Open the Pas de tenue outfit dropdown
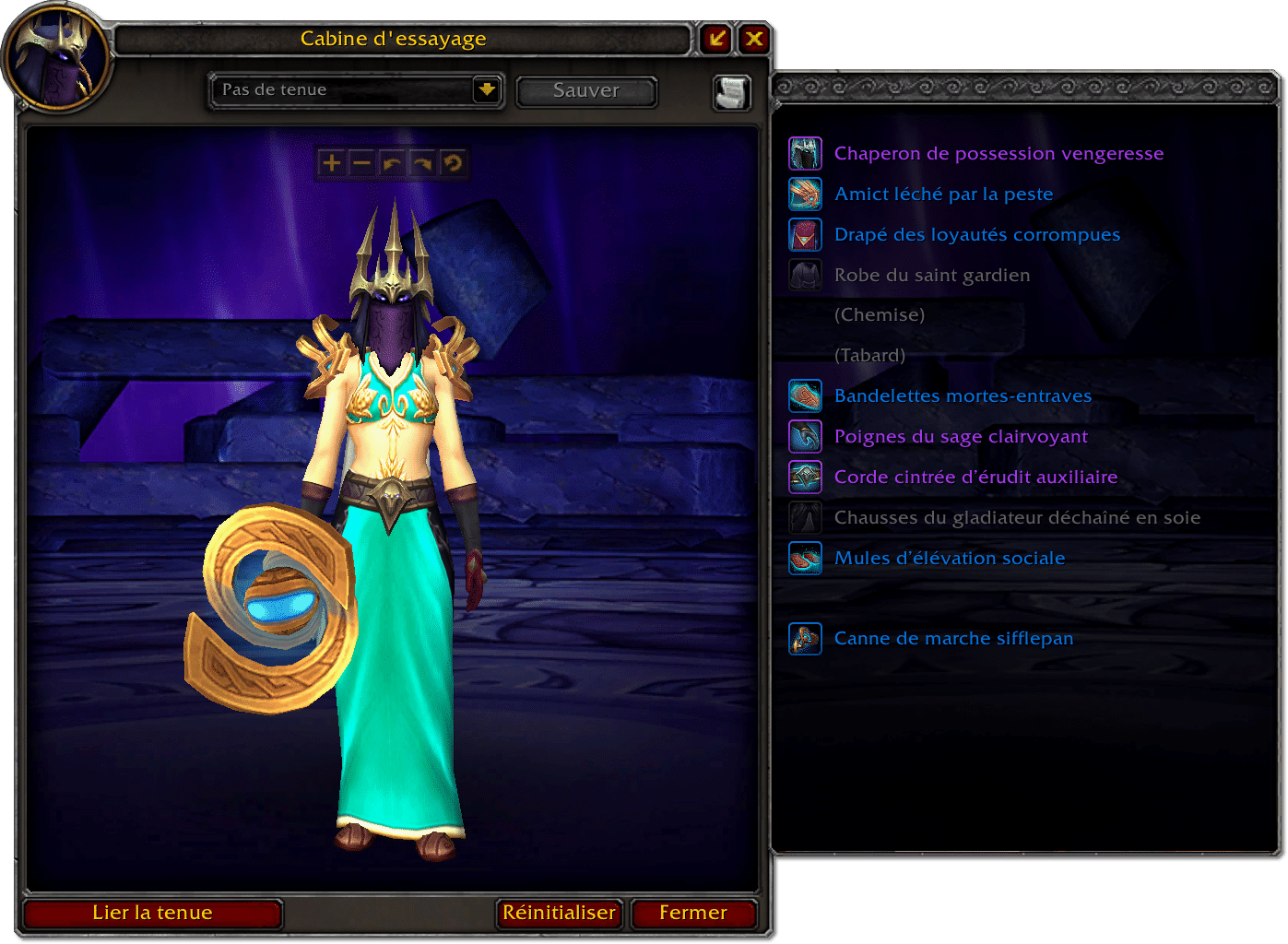The image size is (1288, 944). pos(486,90)
